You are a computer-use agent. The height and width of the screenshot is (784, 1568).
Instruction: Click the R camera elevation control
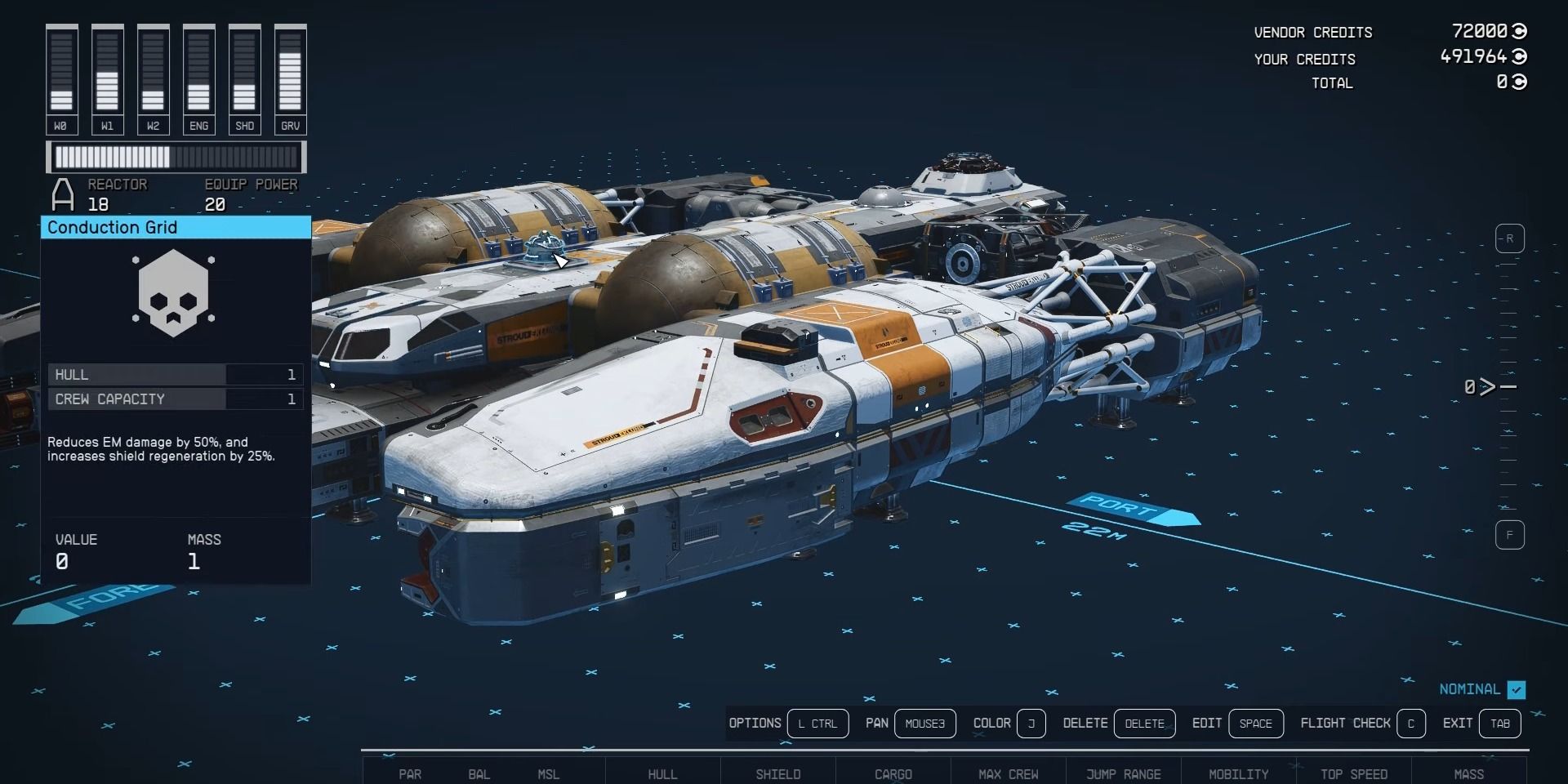click(x=1510, y=238)
